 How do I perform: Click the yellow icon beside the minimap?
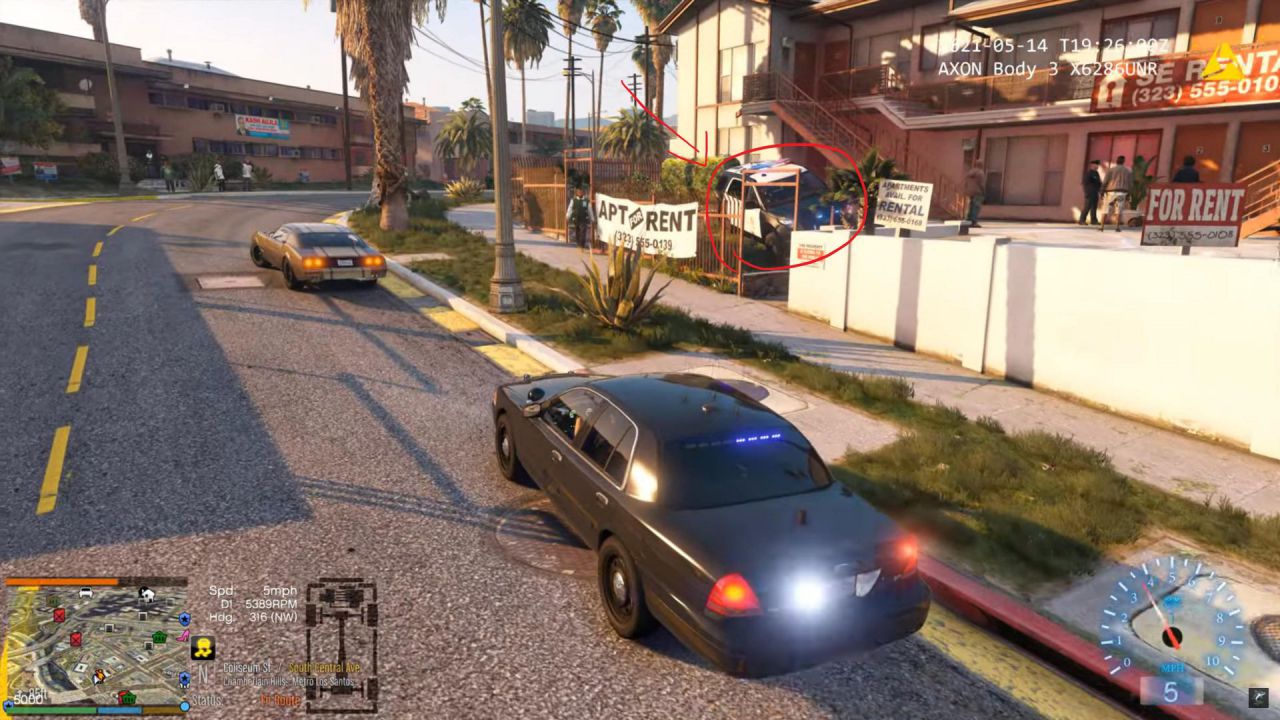(x=203, y=647)
